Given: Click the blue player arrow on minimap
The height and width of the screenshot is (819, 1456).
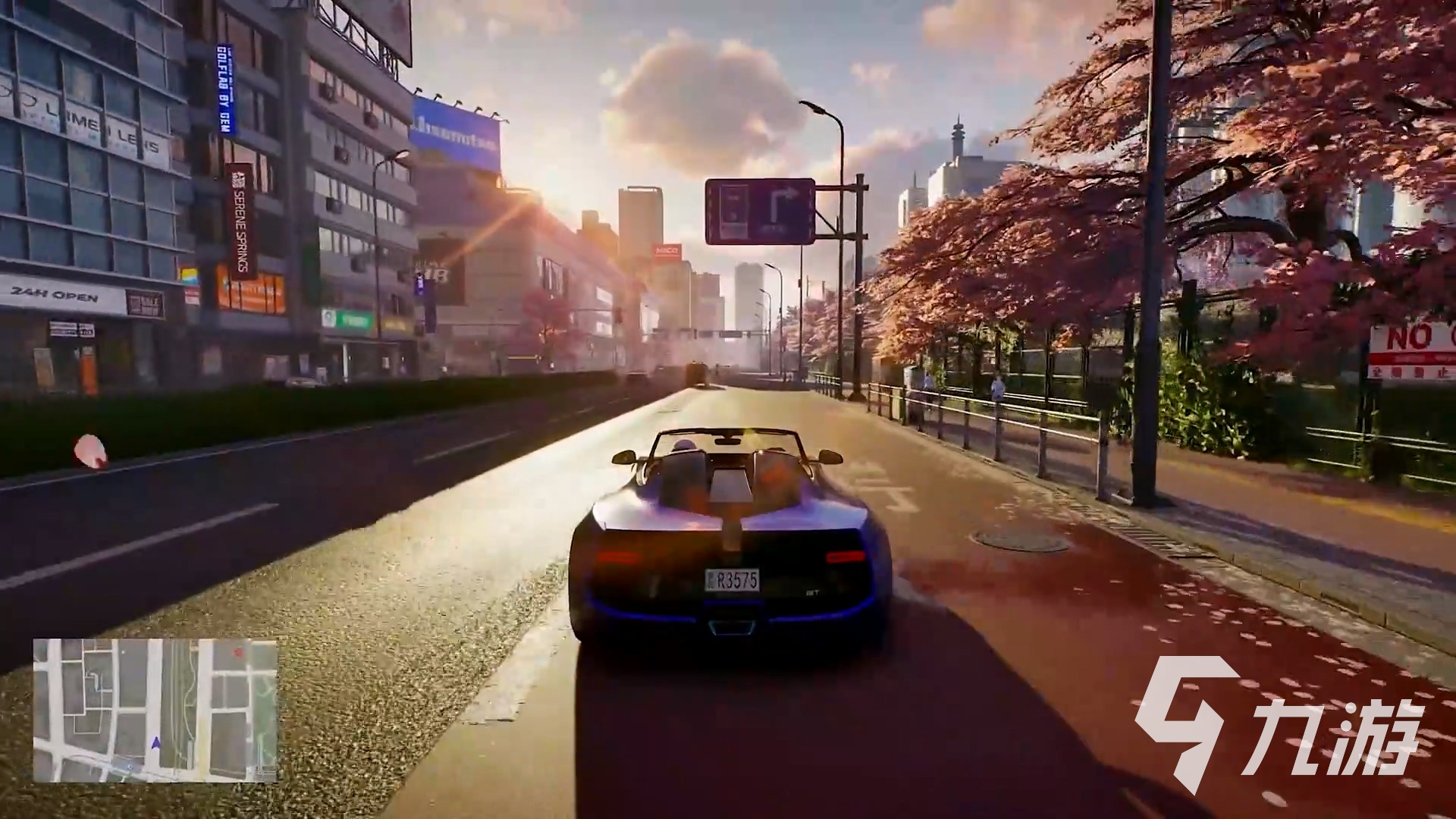Looking at the screenshot, I should coord(156,742).
